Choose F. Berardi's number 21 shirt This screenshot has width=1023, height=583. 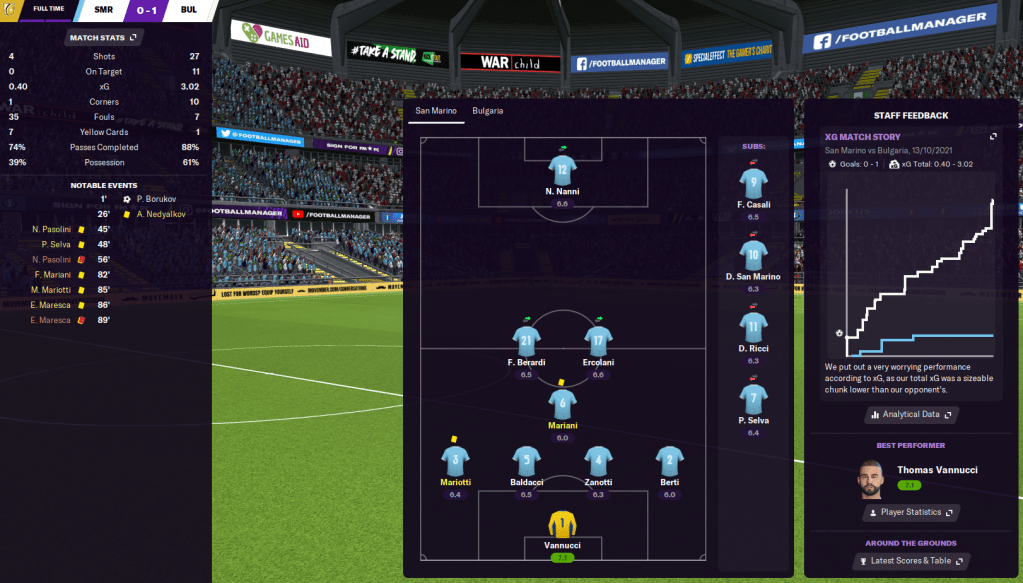pyautogui.click(x=526, y=341)
